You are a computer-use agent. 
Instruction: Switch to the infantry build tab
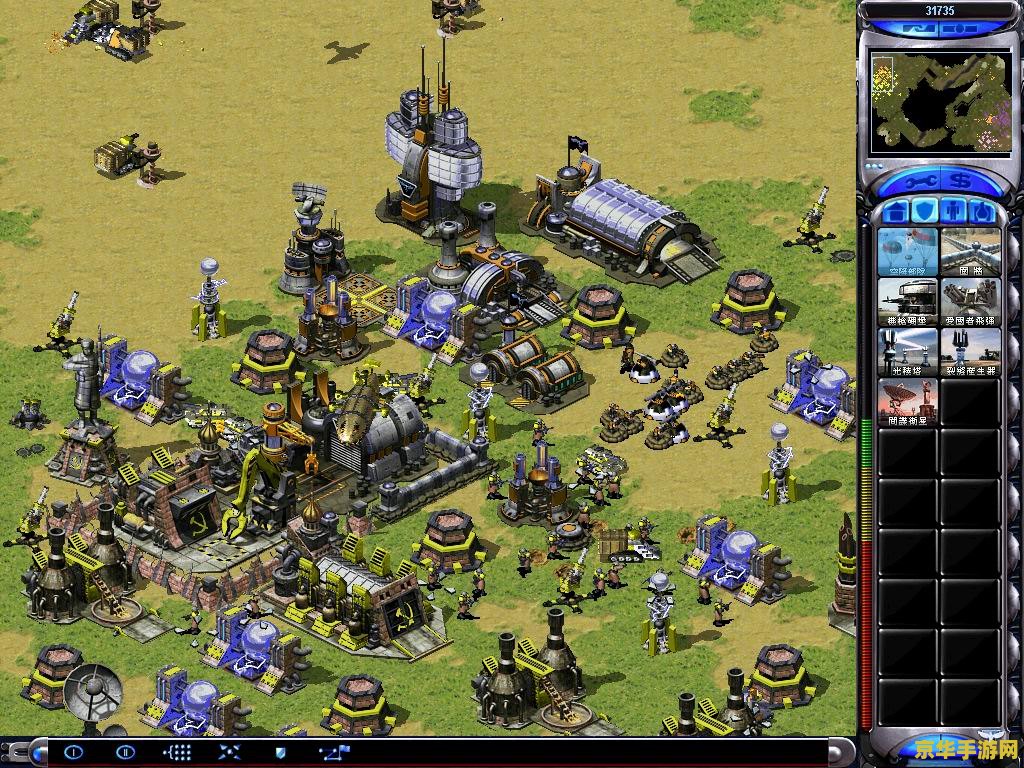coord(954,212)
